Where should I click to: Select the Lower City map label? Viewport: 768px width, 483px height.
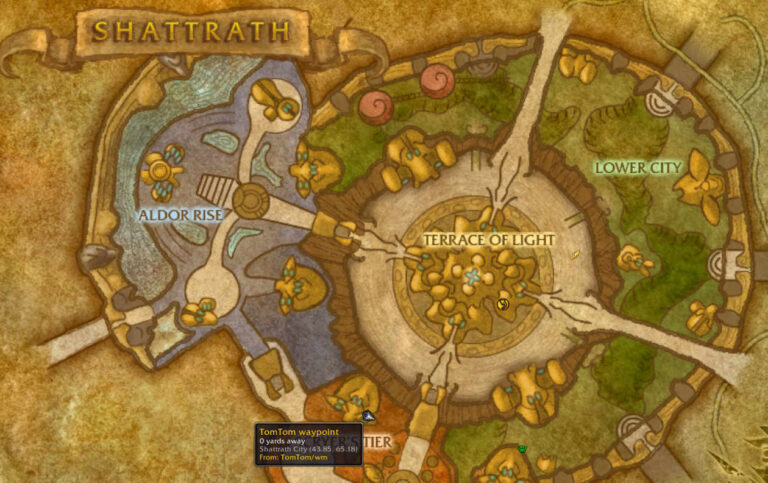pyautogui.click(x=638, y=167)
